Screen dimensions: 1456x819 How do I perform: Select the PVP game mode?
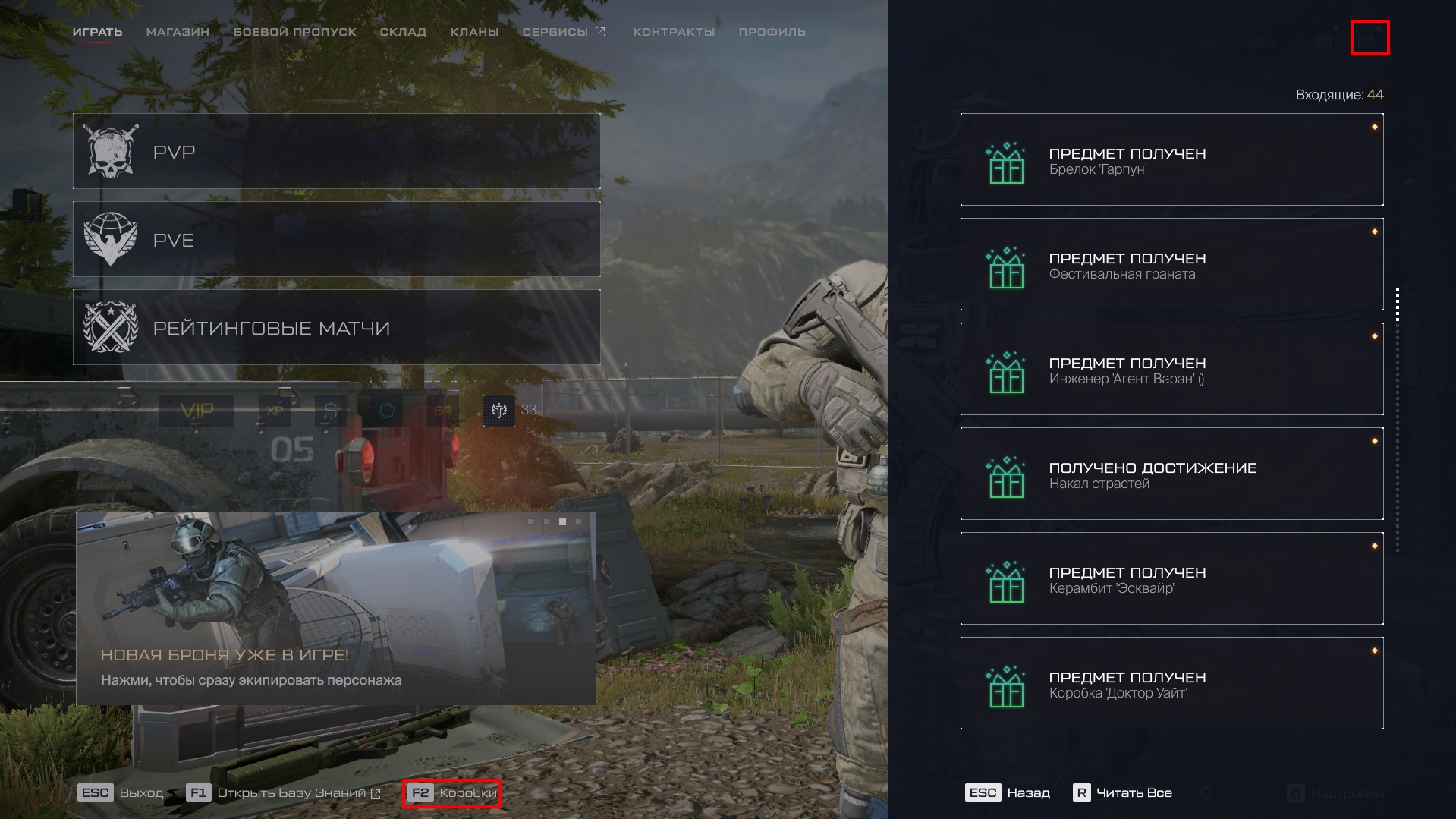pos(336,152)
